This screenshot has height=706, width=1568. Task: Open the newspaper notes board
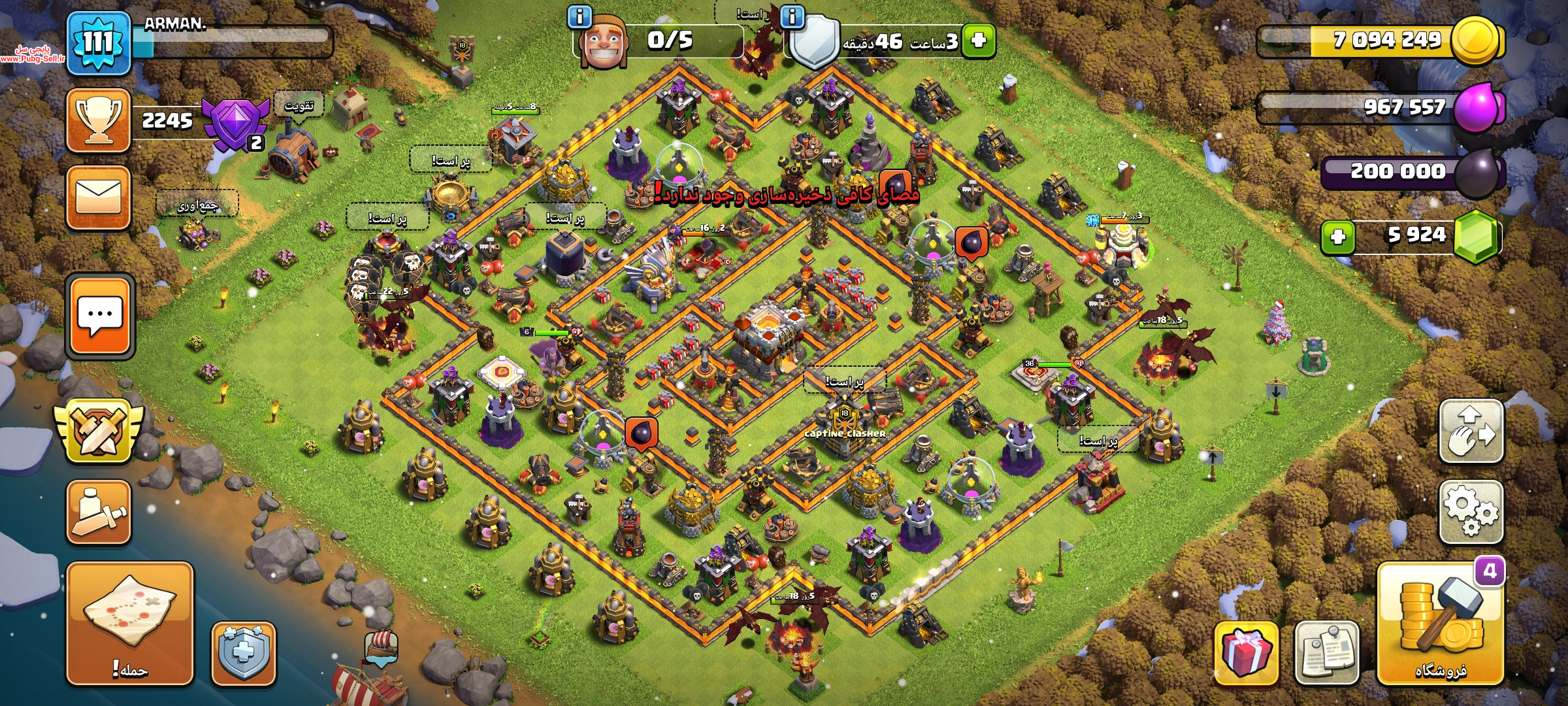(x=1326, y=653)
